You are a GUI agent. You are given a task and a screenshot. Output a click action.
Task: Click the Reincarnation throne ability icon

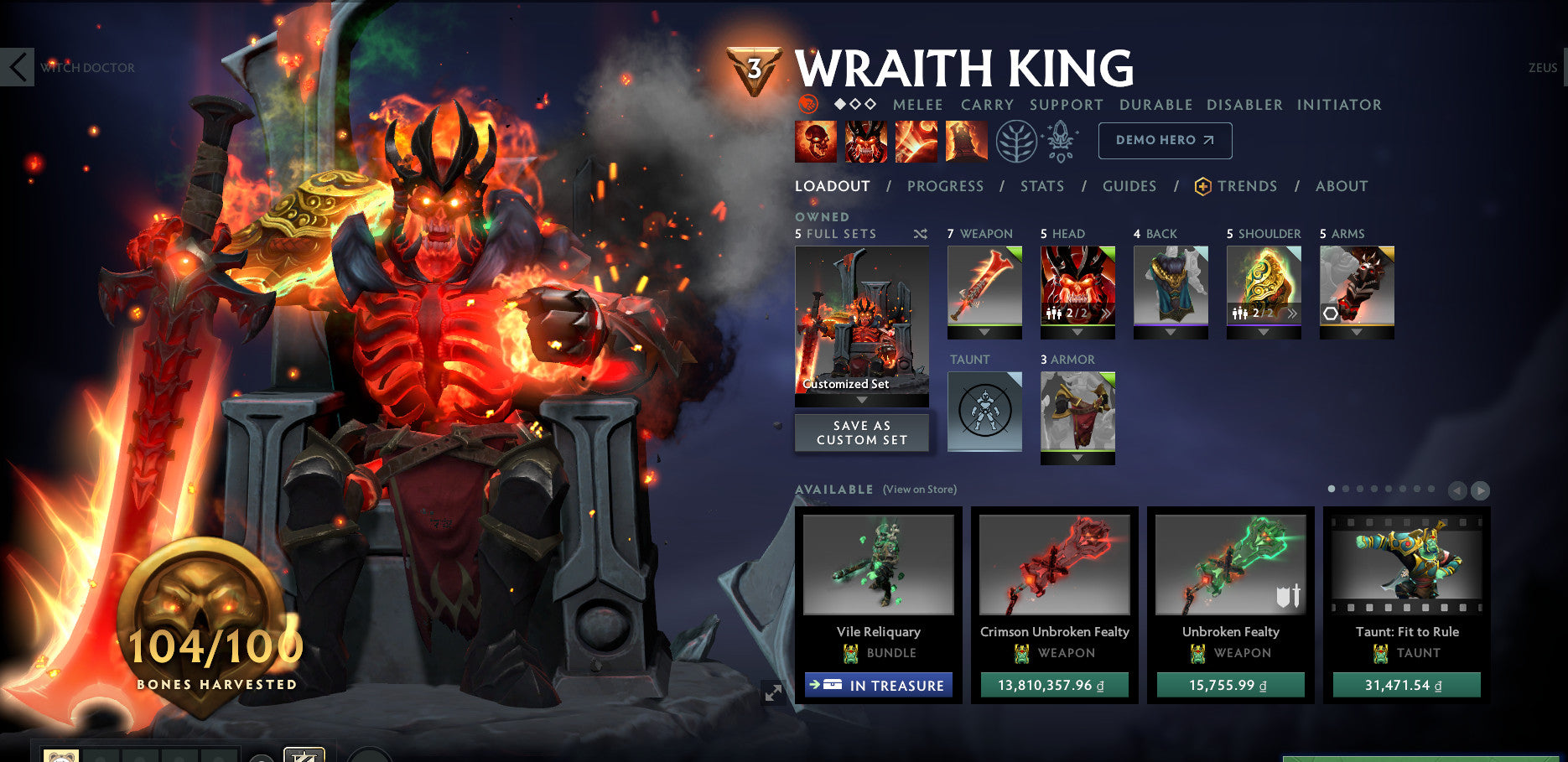coord(966,140)
